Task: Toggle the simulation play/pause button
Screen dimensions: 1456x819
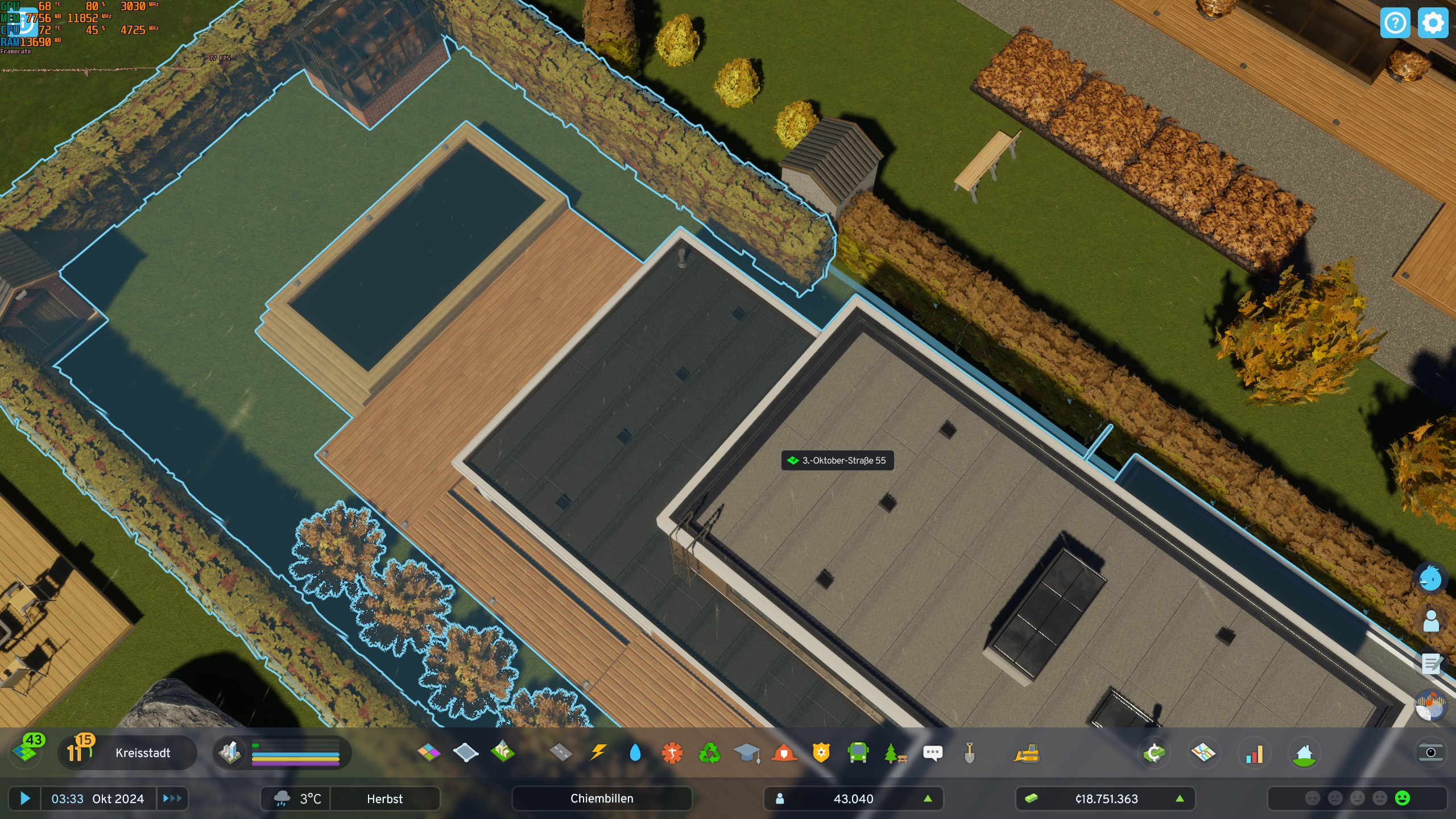Action: pos(25,799)
